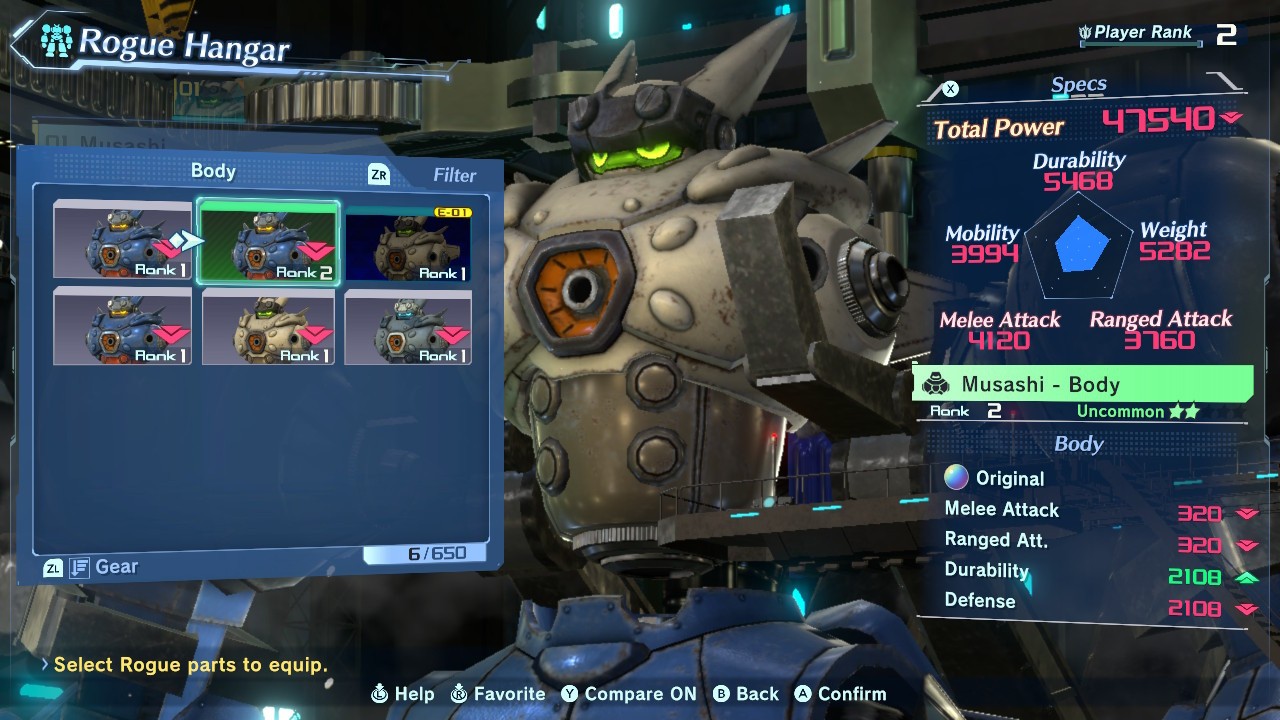
Task: Confirm the selected body part
Action: tap(840, 694)
